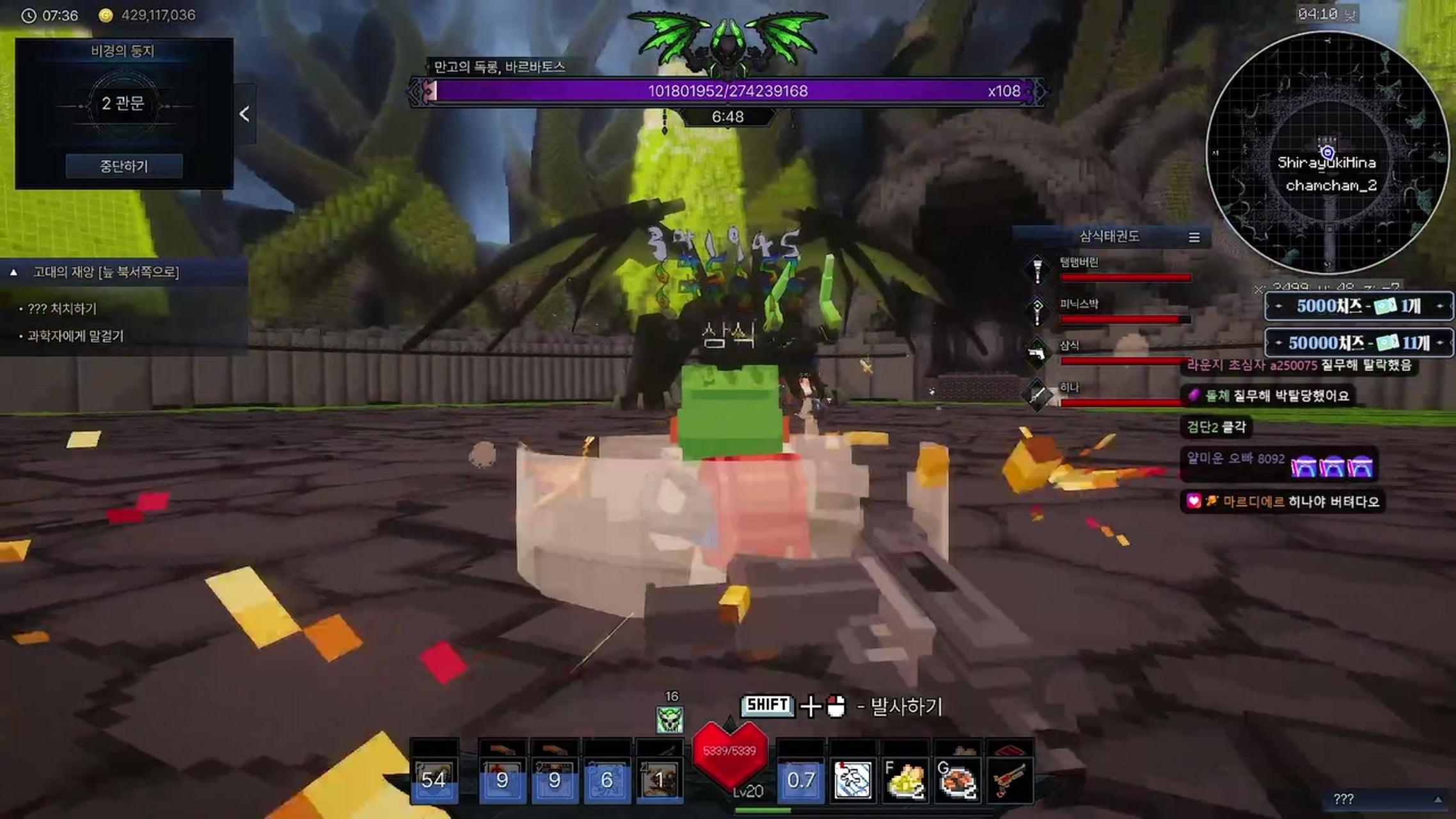Select the food slot marked F
1456x819 pixels.
click(905, 779)
